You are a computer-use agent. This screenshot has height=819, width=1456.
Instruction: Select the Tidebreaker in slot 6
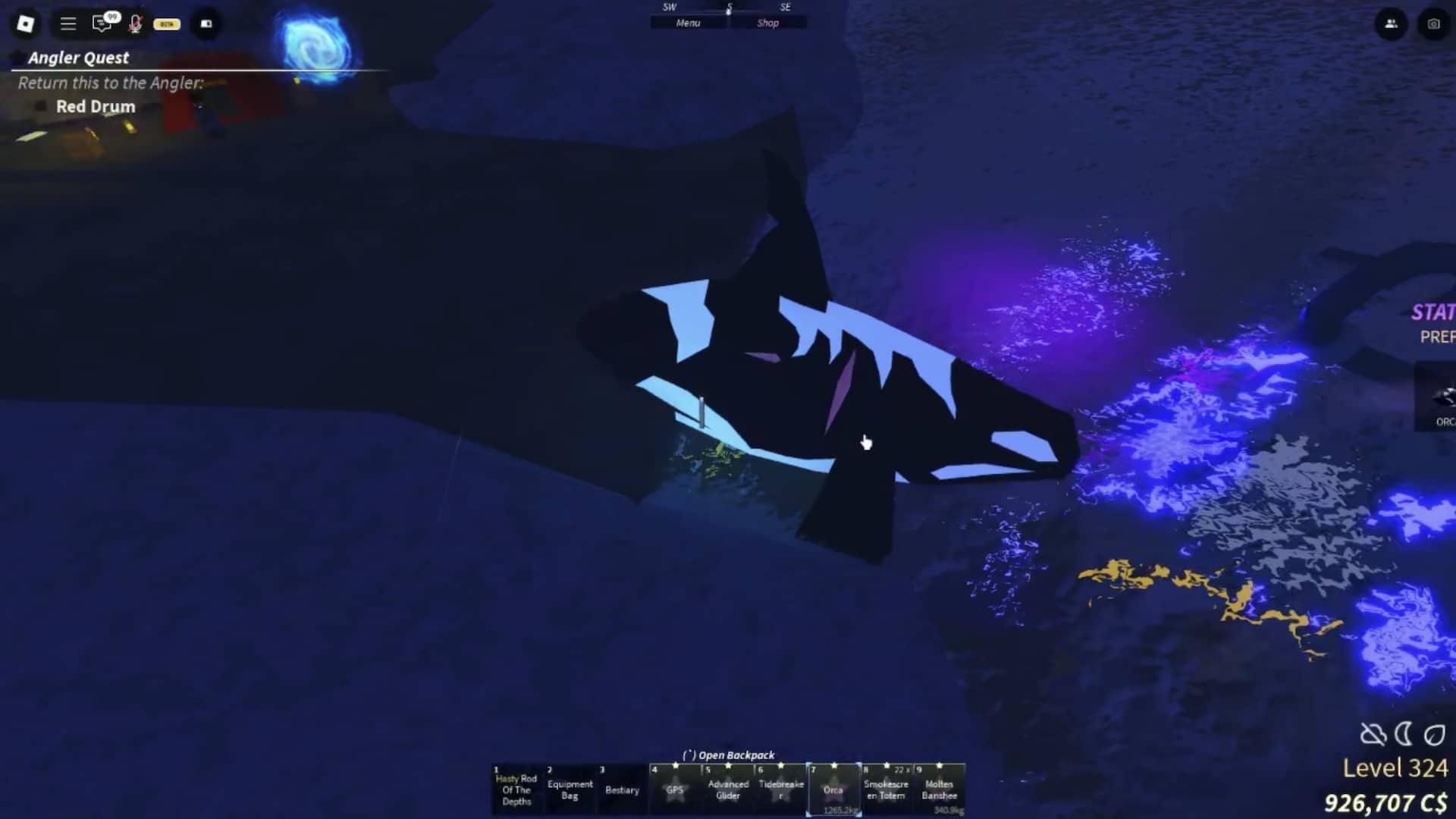781,789
